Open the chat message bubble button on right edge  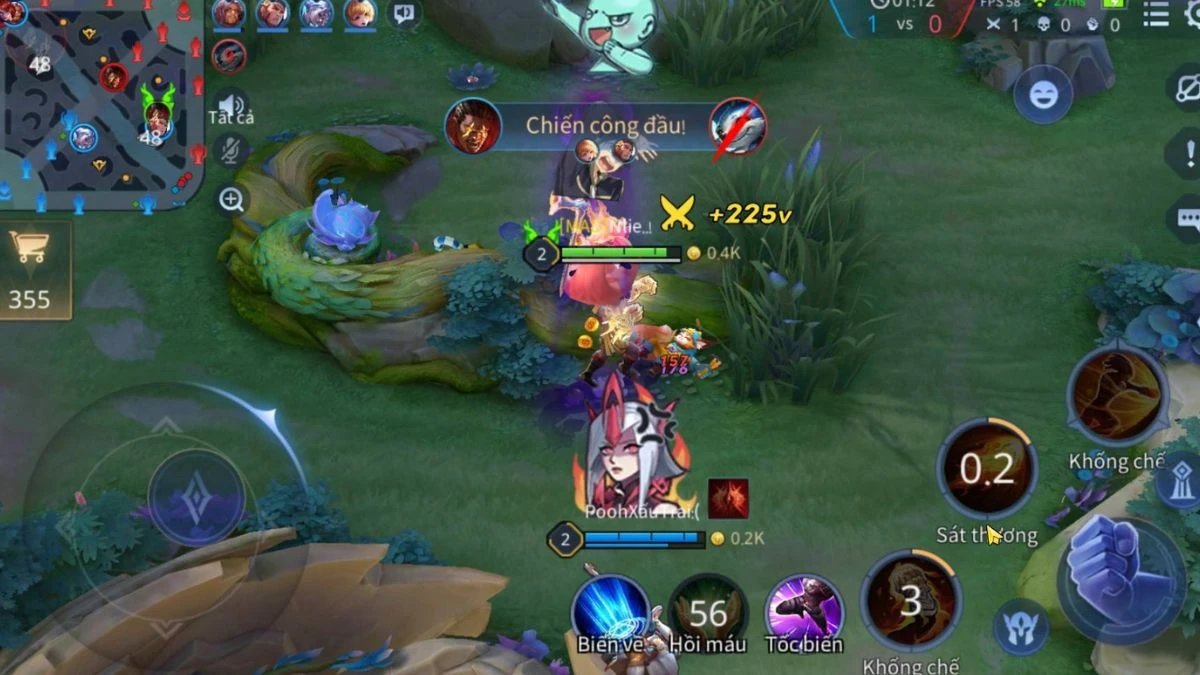coord(1188,219)
